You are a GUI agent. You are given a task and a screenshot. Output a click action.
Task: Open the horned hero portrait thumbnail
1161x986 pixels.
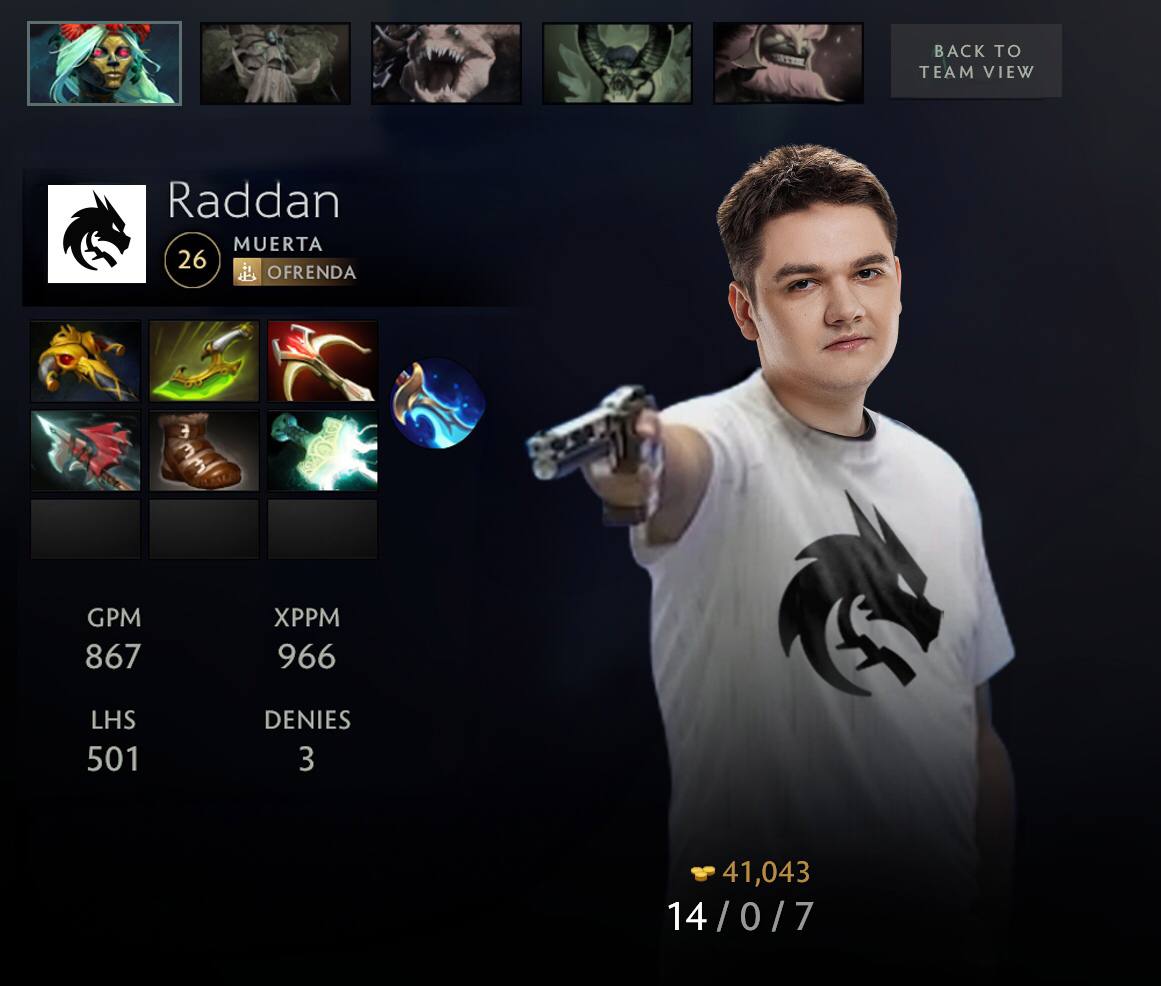(617, 64)
